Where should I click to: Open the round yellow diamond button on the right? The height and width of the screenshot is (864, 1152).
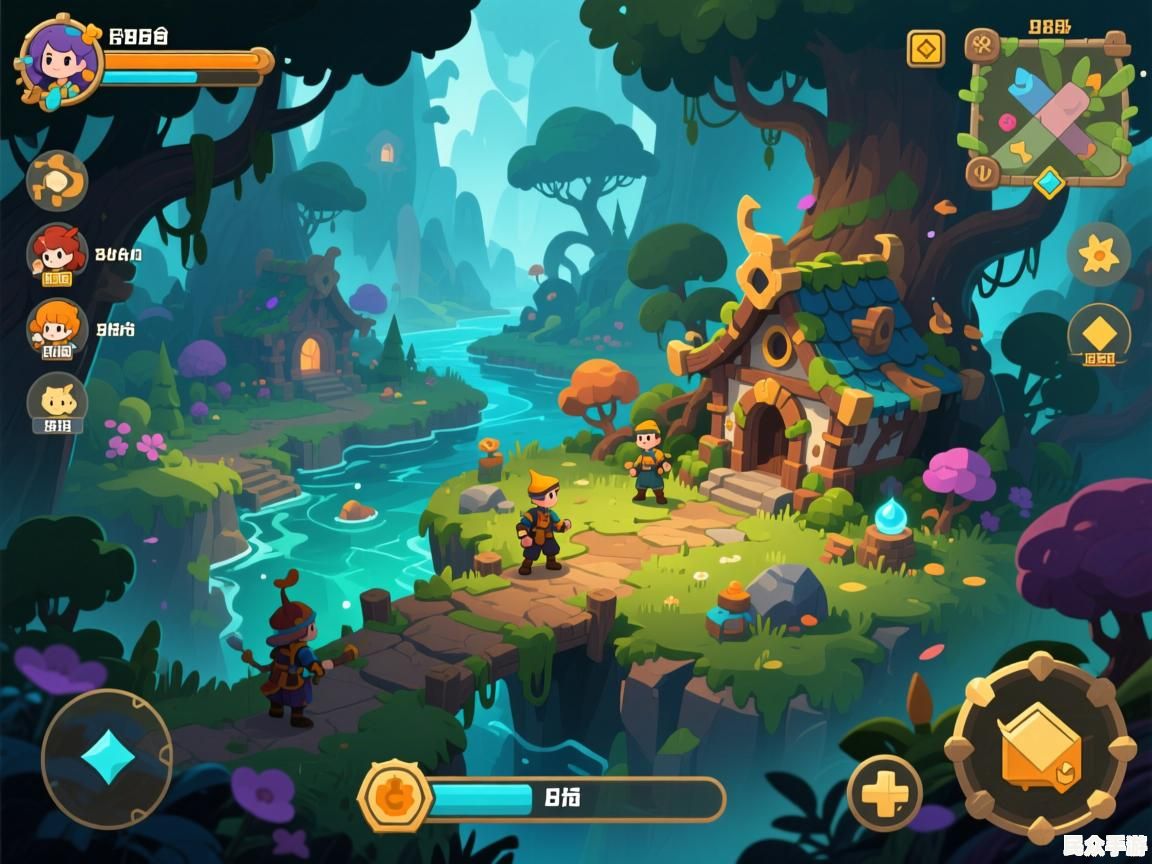click(x=1099, y=335)
